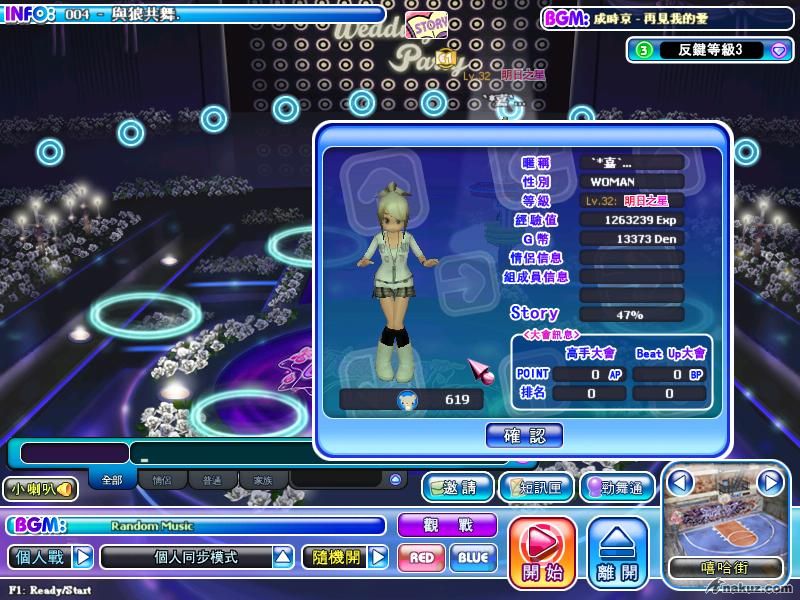Join the BLUE team

point(473,557)
